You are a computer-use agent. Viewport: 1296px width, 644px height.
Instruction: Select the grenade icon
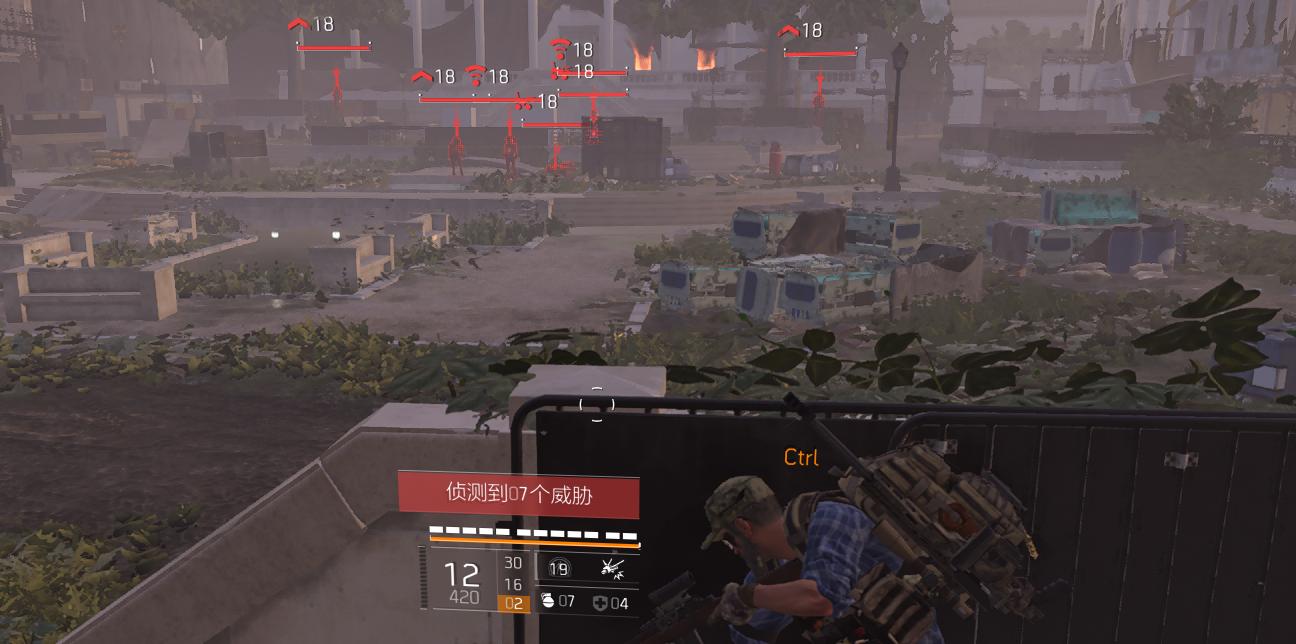tap(547, 602)
